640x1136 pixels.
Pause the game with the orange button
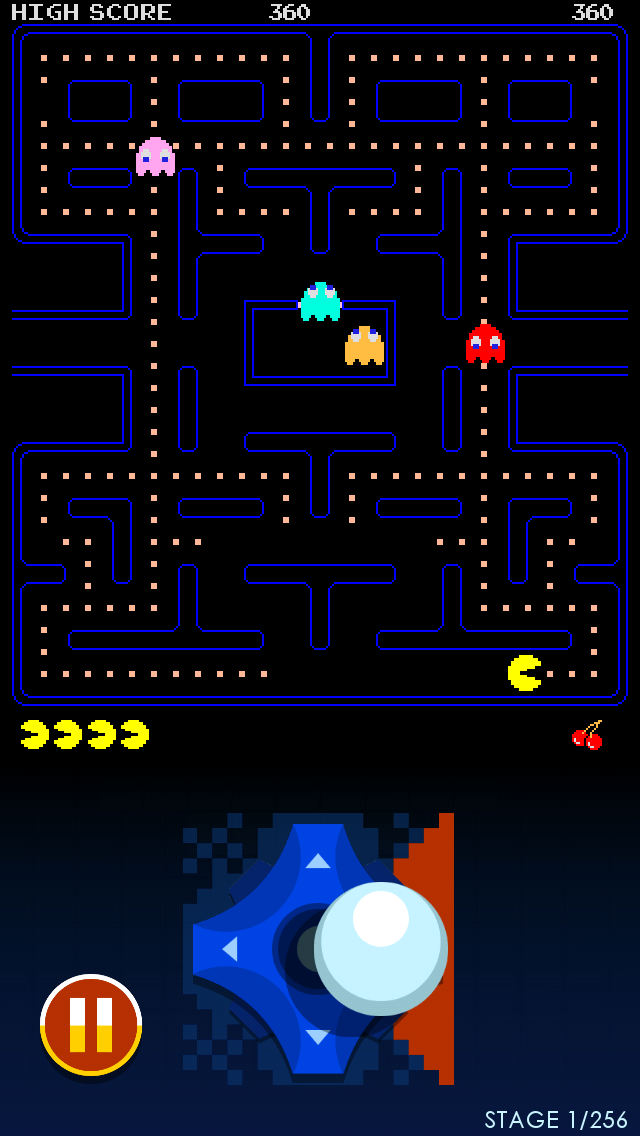[91, 1025]
